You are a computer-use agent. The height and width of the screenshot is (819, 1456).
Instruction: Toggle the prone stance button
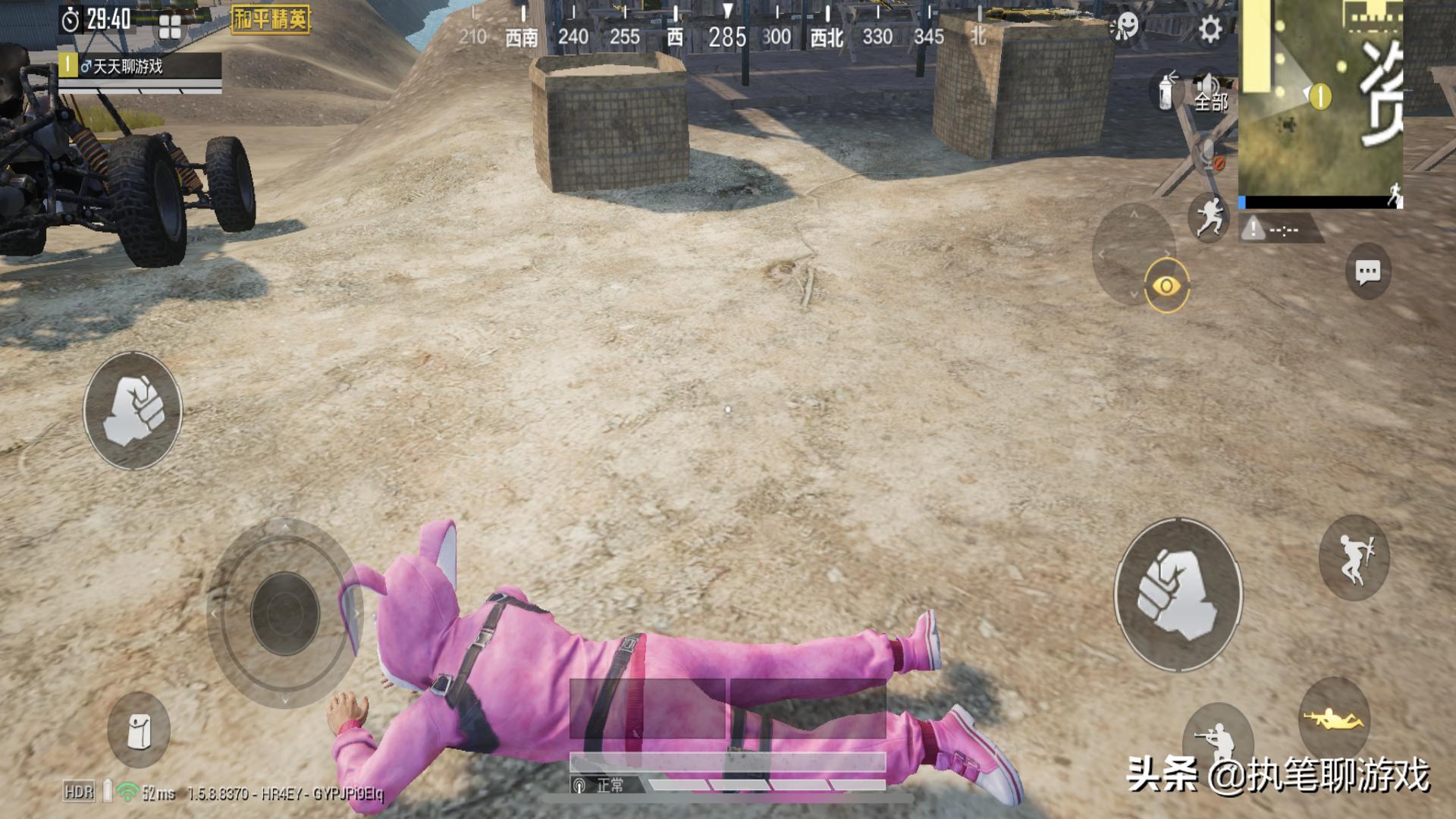coord(1333,717)
